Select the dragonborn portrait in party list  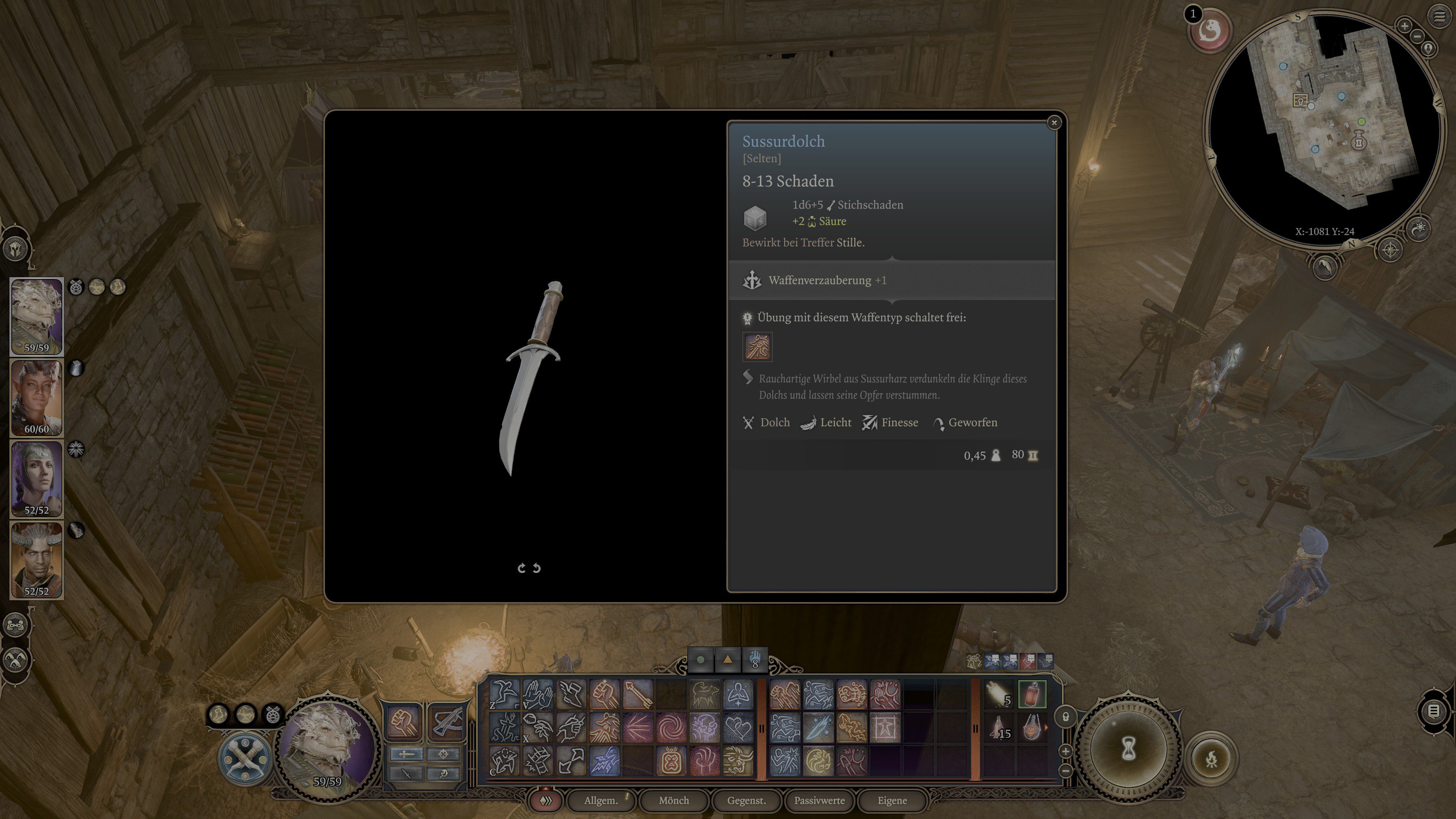[x=37, y=315]
